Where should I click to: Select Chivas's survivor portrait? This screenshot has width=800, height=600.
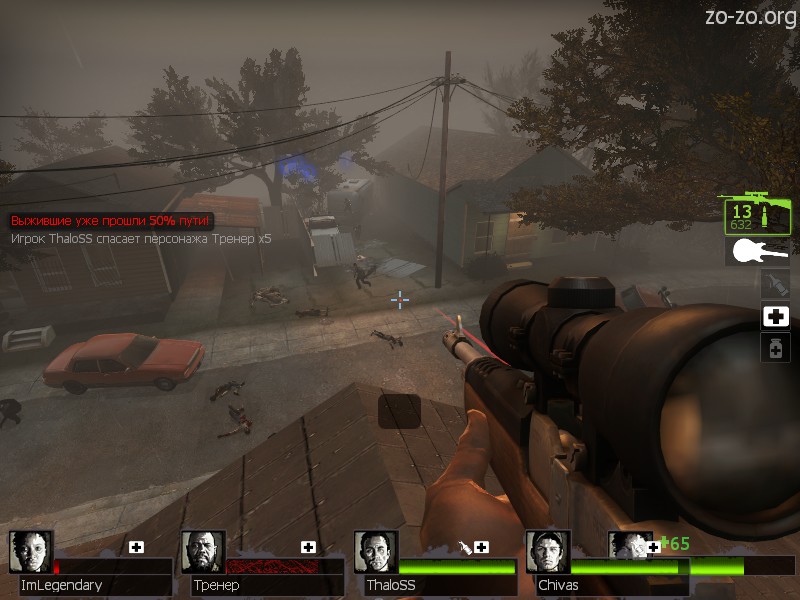tap(547, 552)
